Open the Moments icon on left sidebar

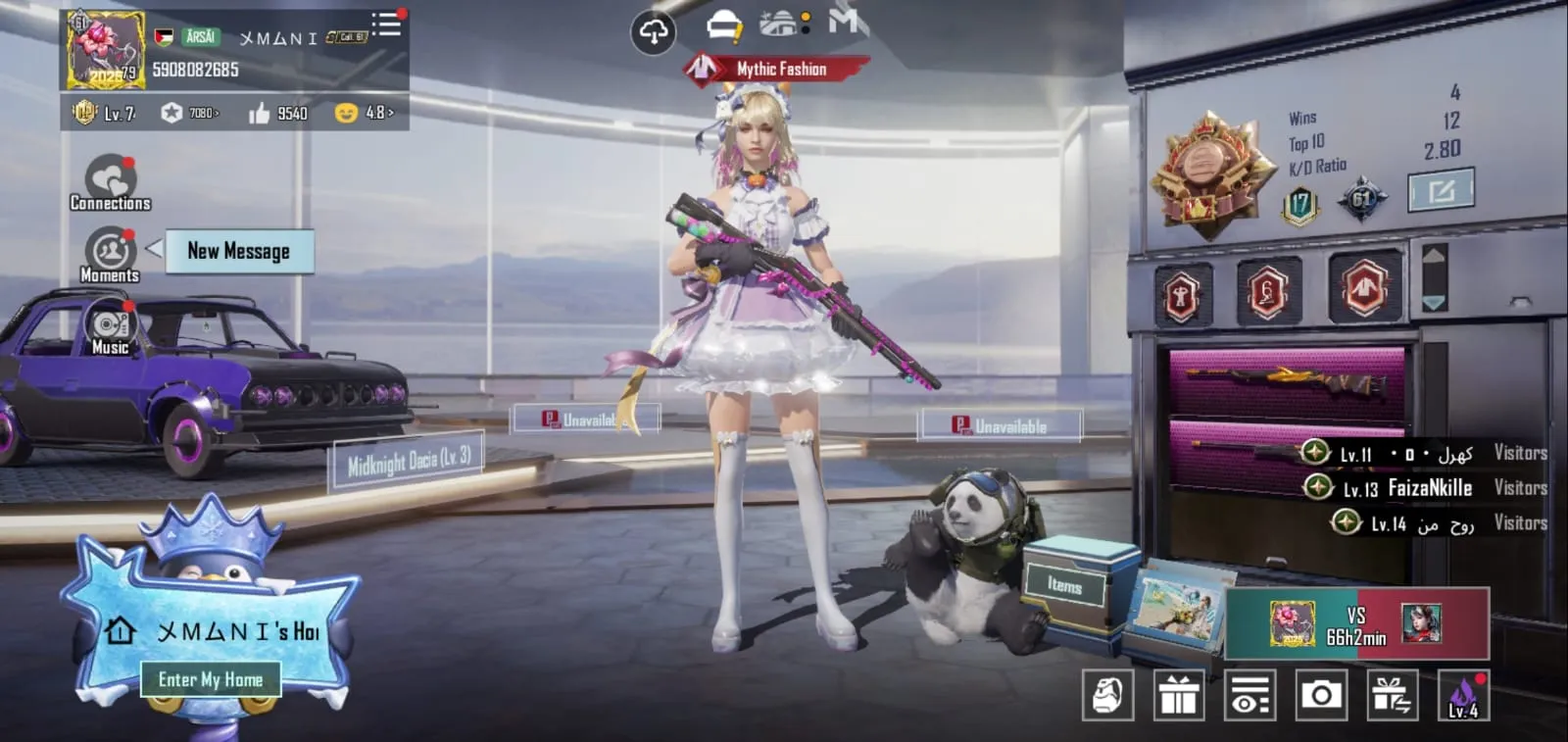coord(109,252)
